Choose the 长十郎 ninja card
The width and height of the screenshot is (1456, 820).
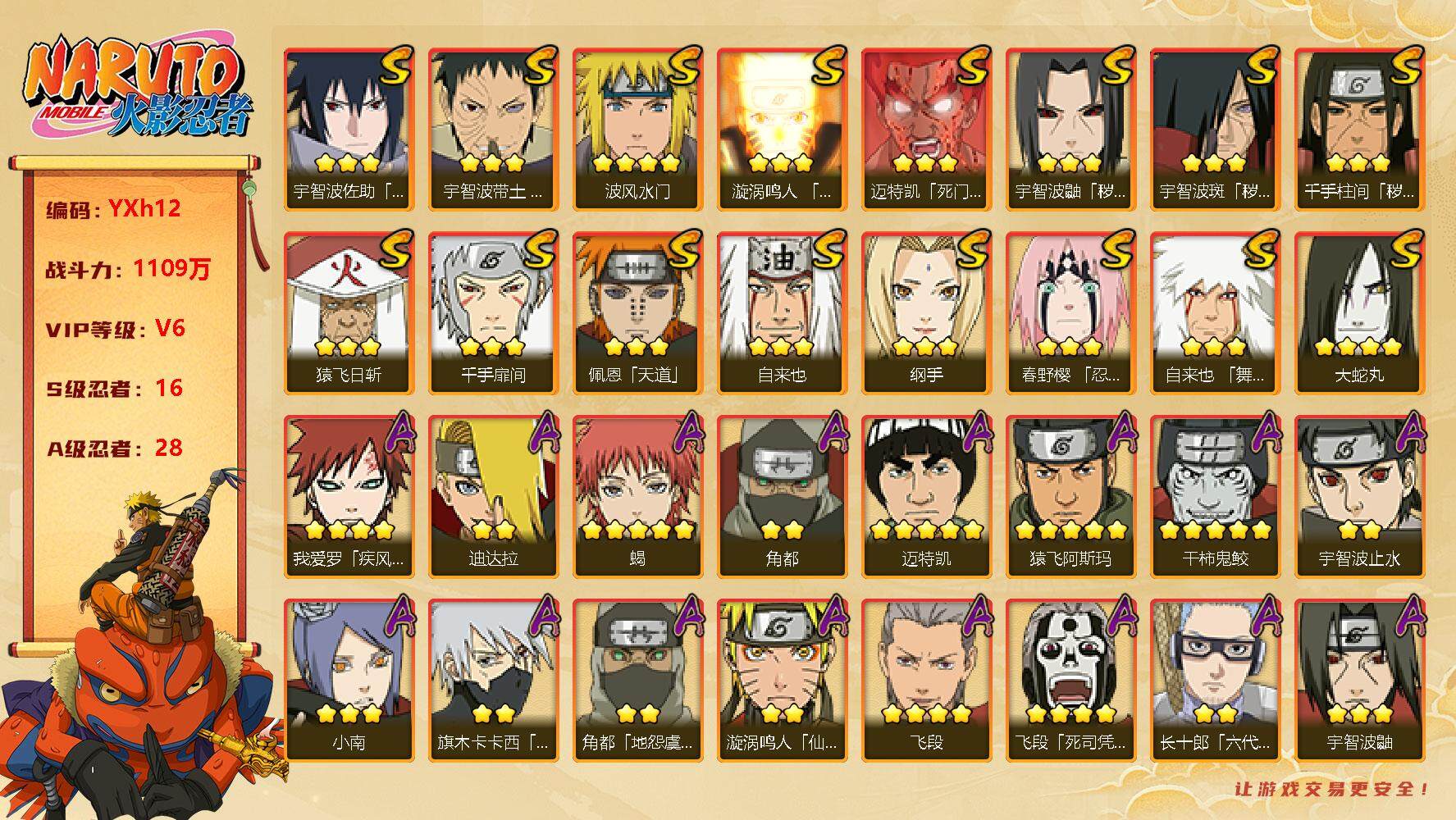pos(1215,679)
